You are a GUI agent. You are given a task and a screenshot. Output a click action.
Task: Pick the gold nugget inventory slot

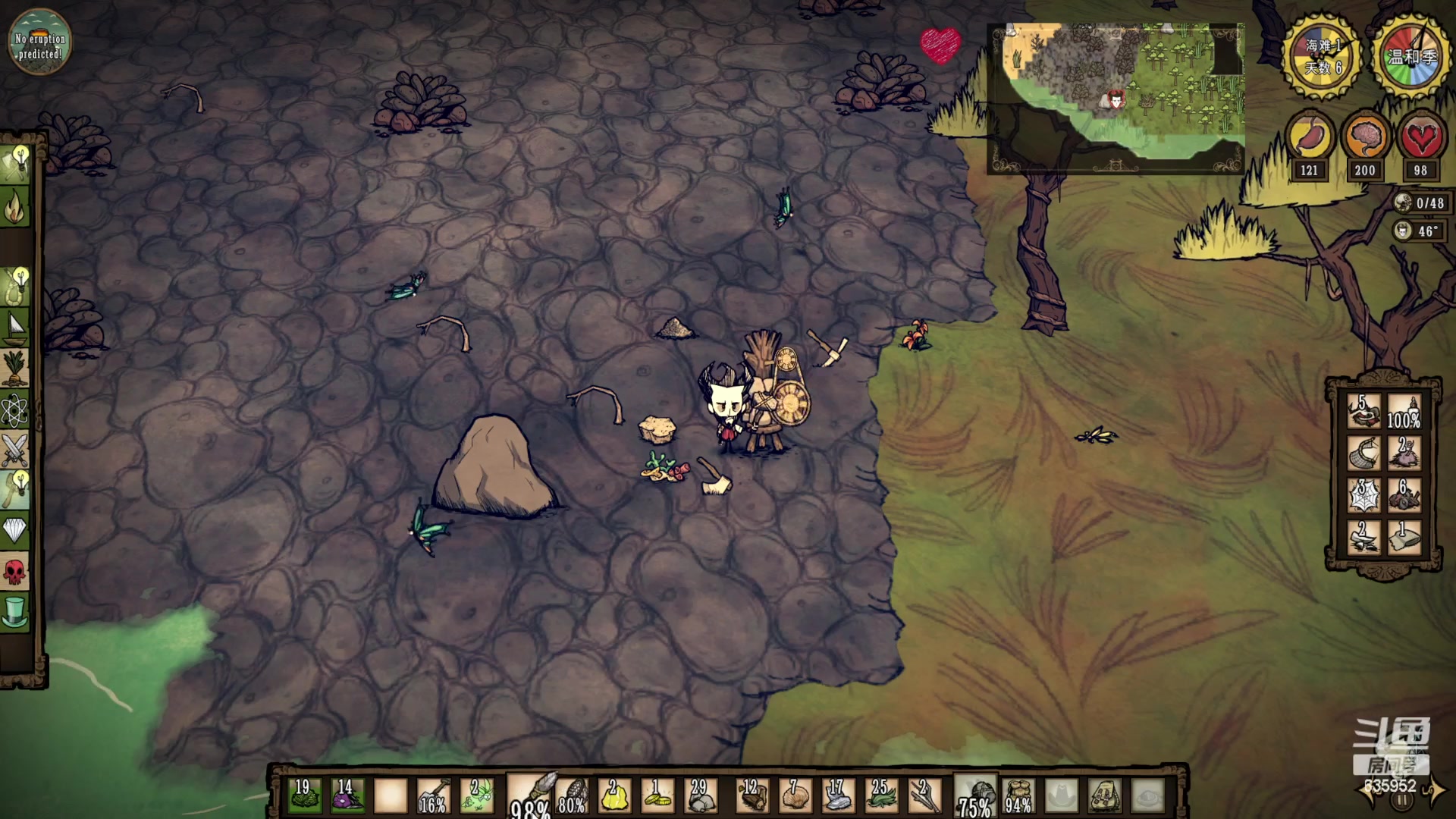click(x=613, y=796)
